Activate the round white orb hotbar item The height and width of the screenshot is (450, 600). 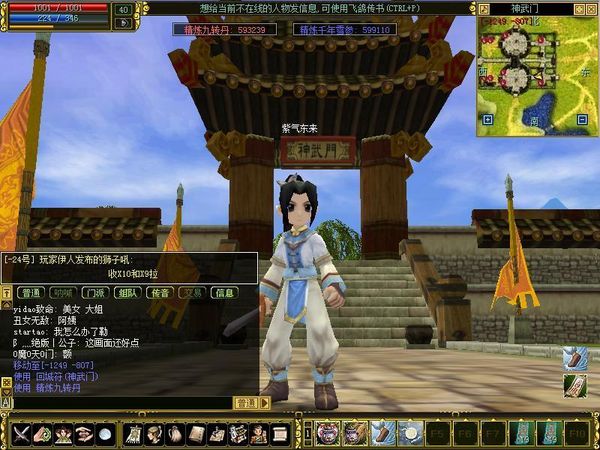[409, 433]
